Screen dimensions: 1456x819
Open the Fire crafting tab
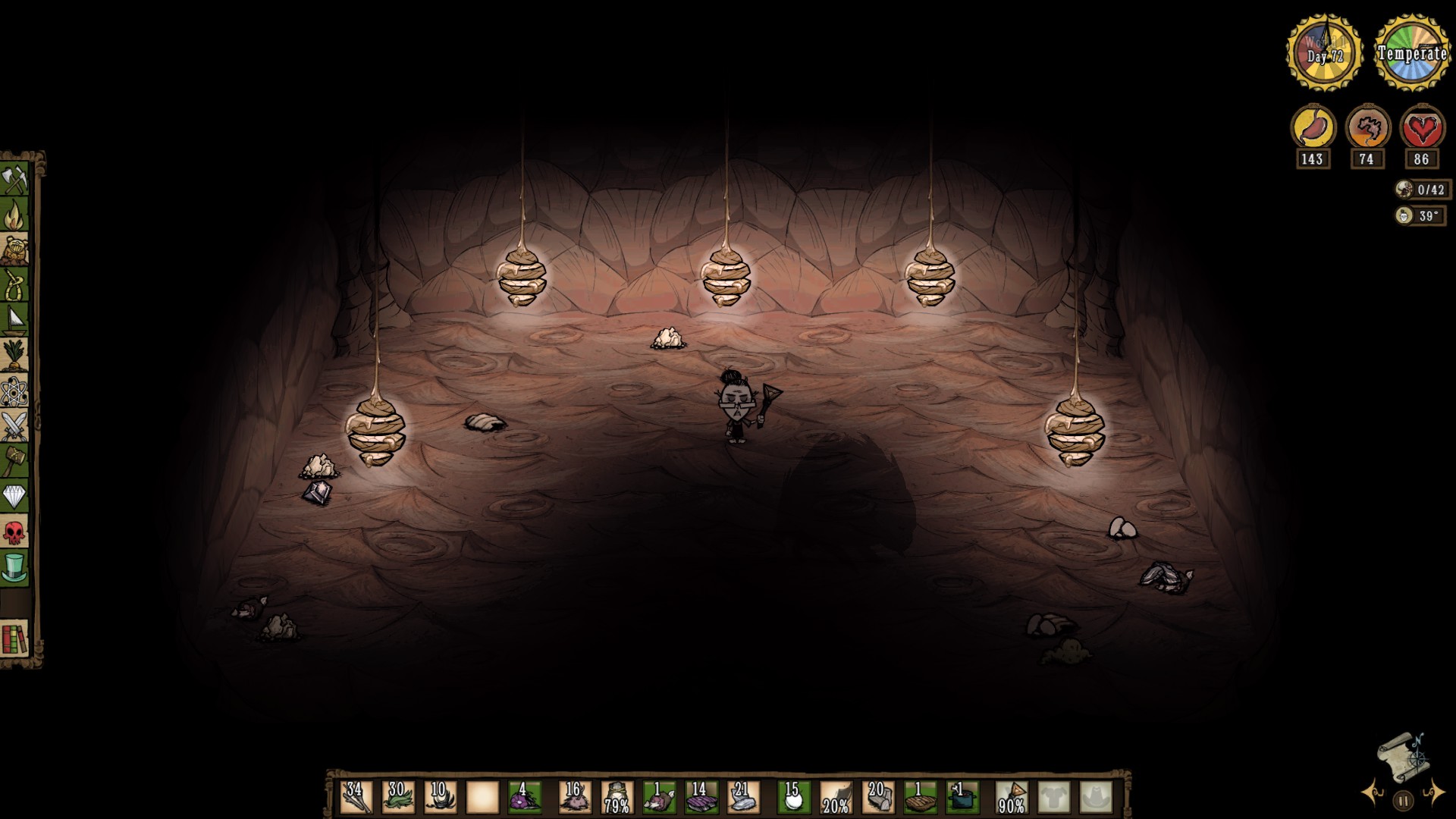pos(14,215)
